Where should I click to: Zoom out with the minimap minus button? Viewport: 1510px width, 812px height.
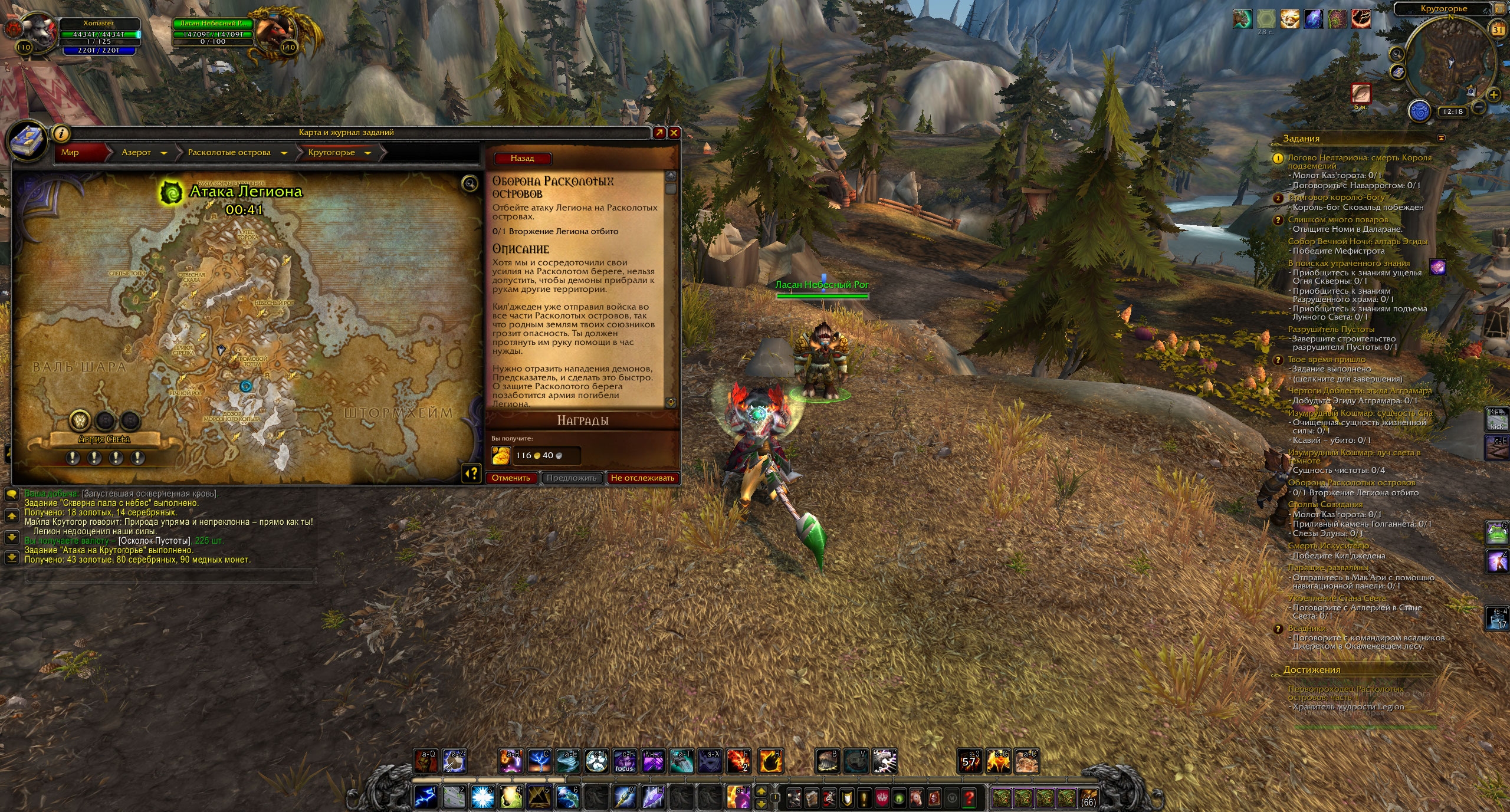point(1479,107)
